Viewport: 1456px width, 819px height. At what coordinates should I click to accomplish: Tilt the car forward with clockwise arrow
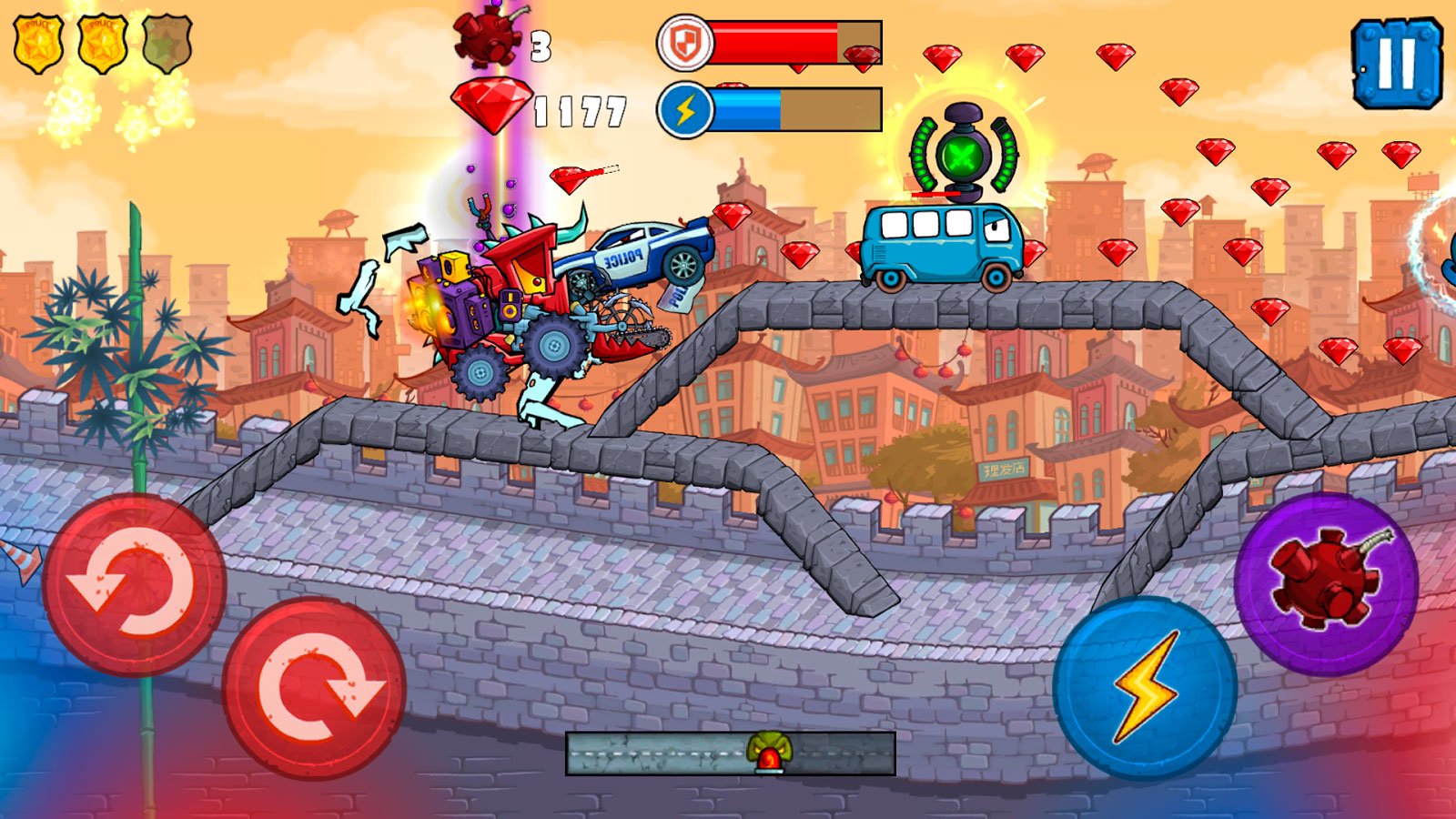pyautogui.click(x=314, y=688)
